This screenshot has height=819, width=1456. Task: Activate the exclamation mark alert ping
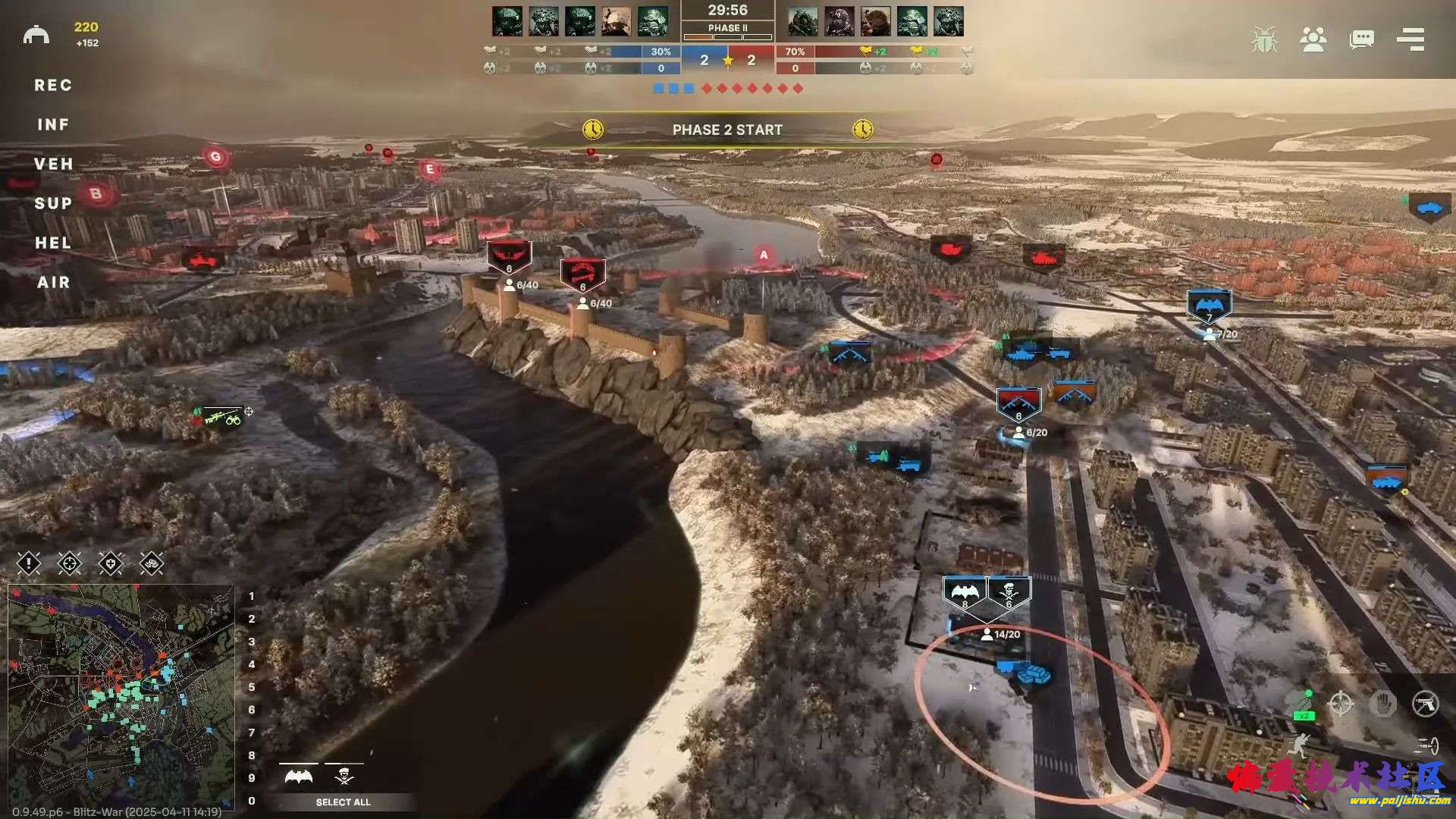(29, 563)
